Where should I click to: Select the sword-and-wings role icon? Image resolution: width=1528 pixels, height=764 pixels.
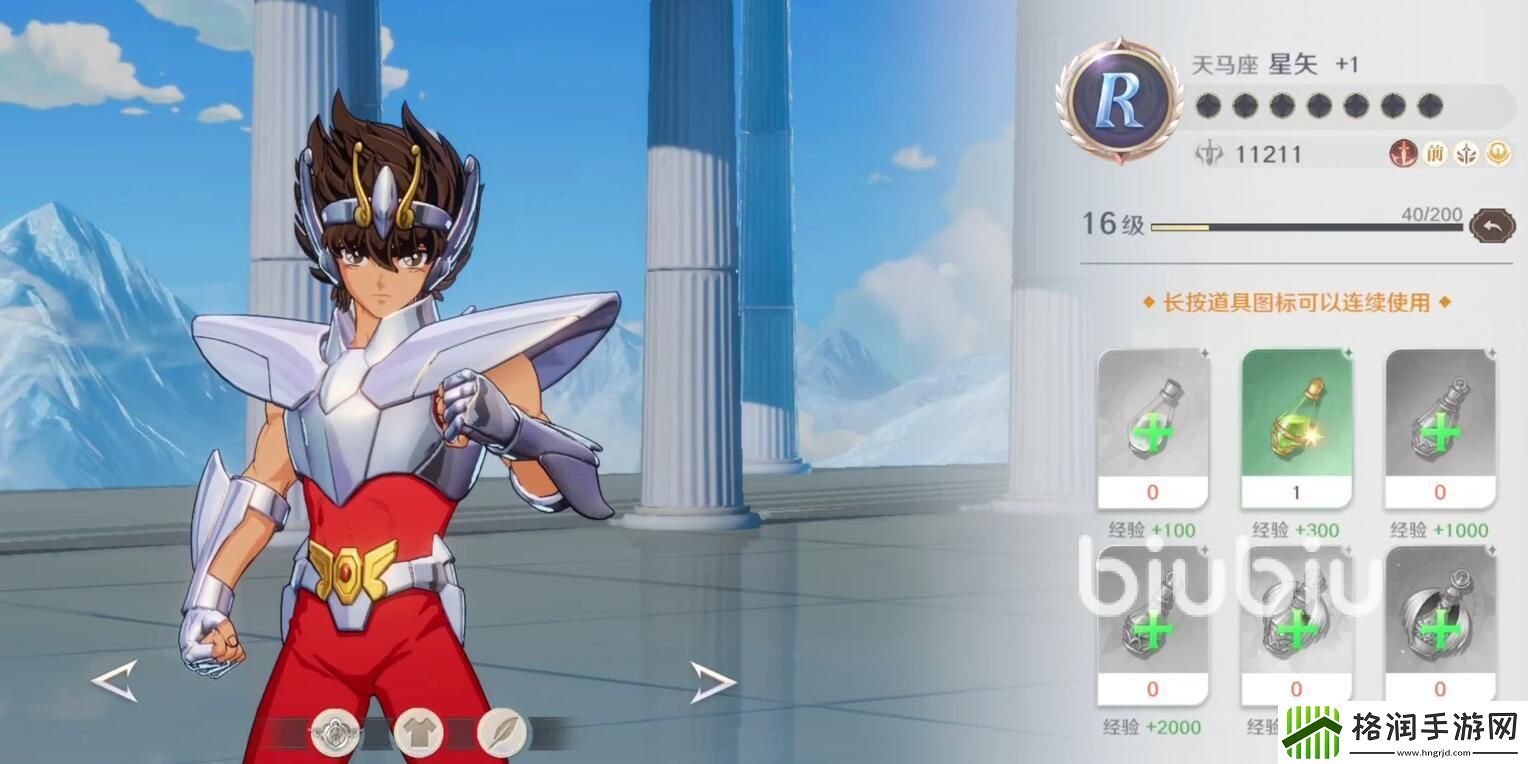pyautogui.click(x=1466, y=154)
